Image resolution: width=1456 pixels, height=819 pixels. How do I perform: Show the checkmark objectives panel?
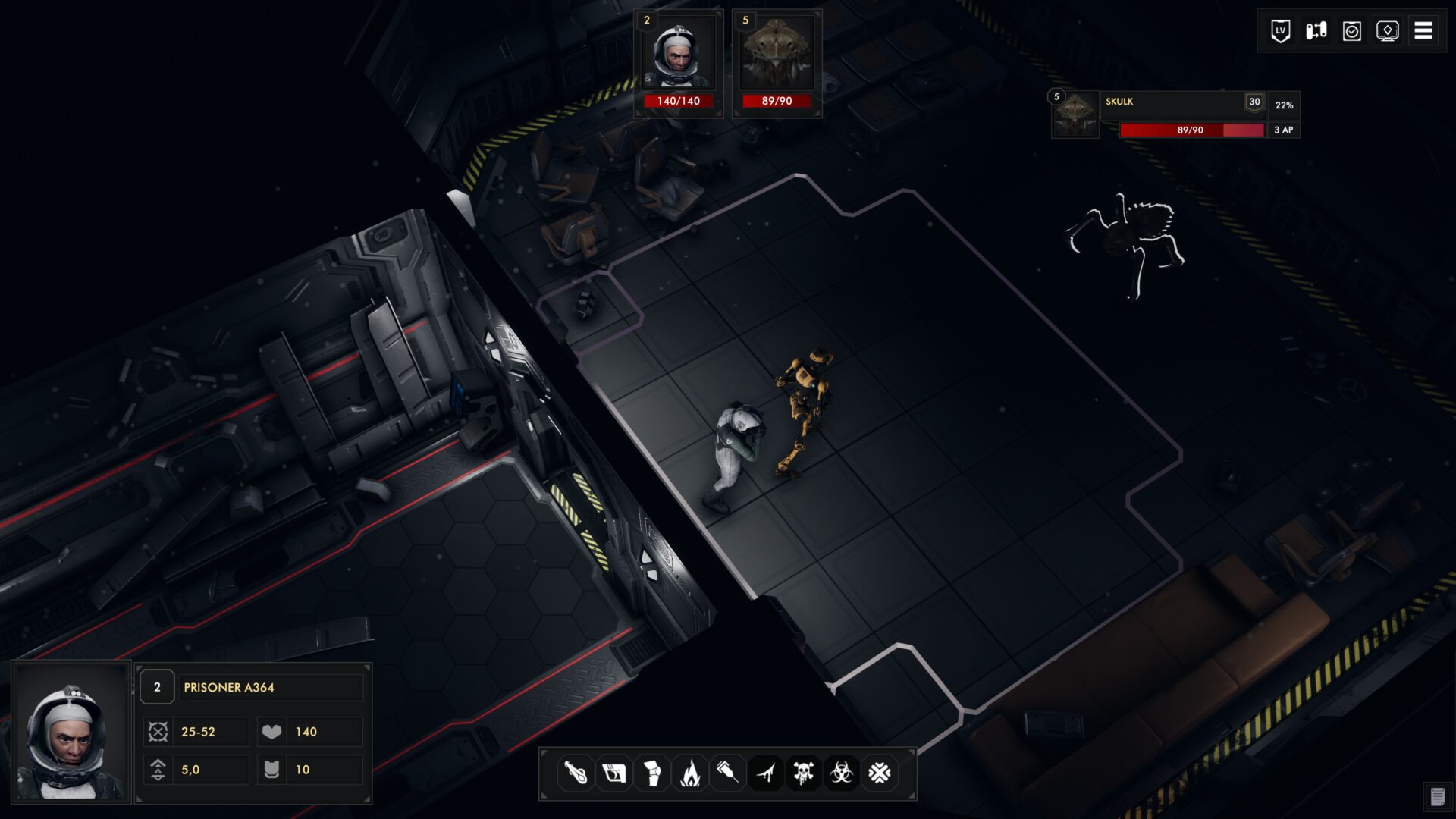point(1352,31)
